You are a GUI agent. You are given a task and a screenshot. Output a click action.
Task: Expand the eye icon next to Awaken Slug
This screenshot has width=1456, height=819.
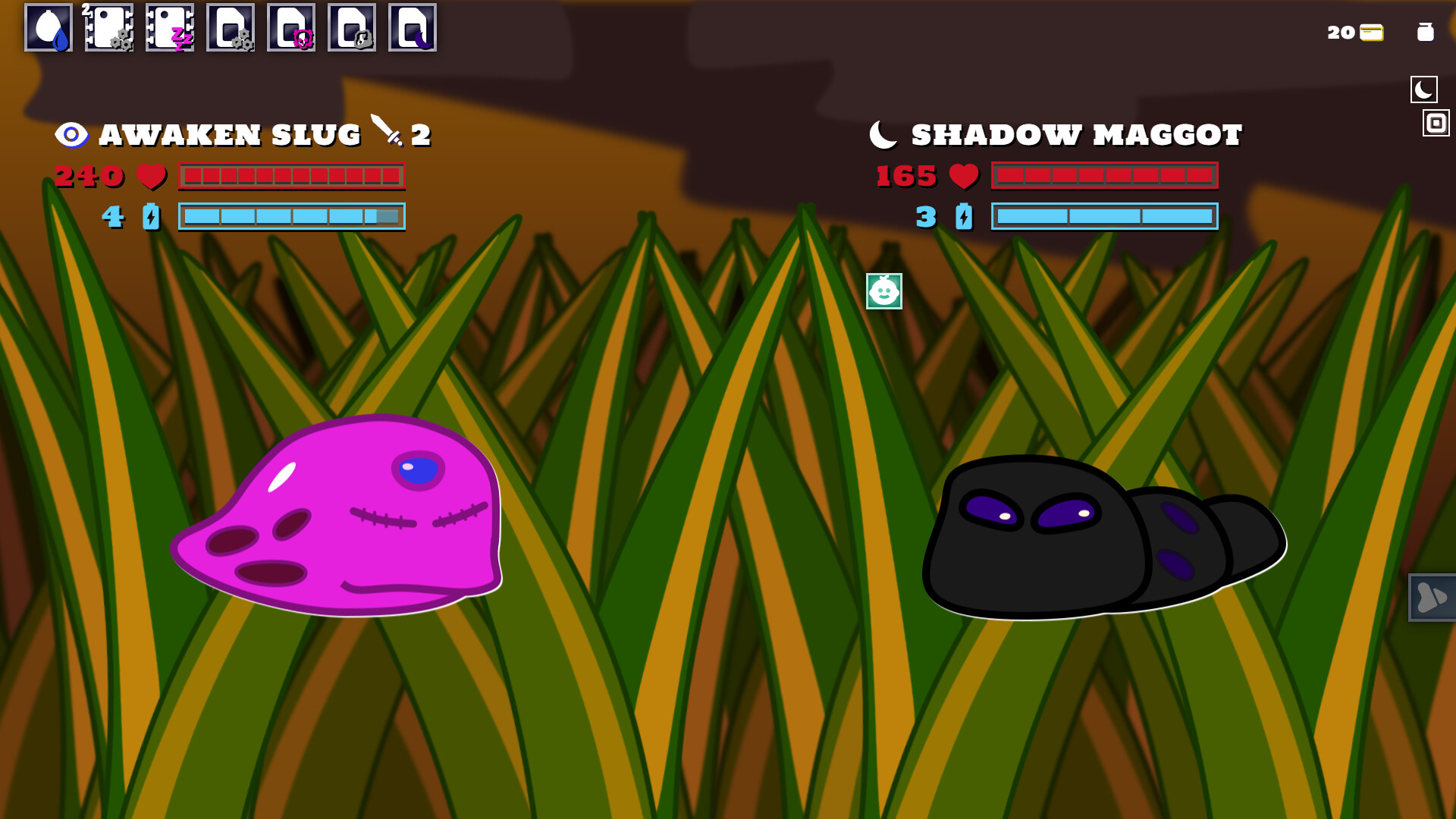[x=74, y=135]
